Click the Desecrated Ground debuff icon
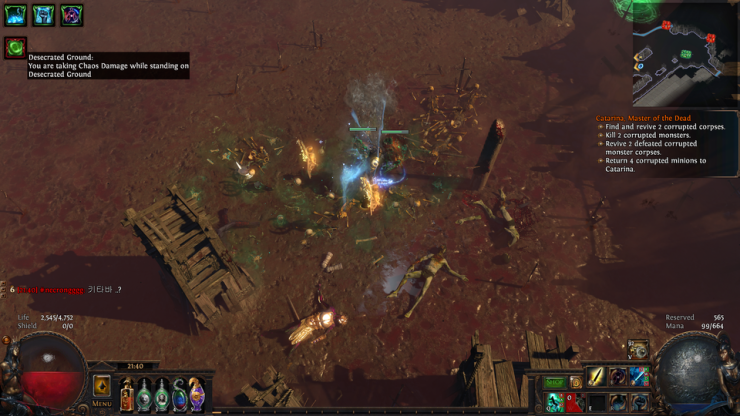Viewport: 740px width, 416px height. click(x=15, y=47)
